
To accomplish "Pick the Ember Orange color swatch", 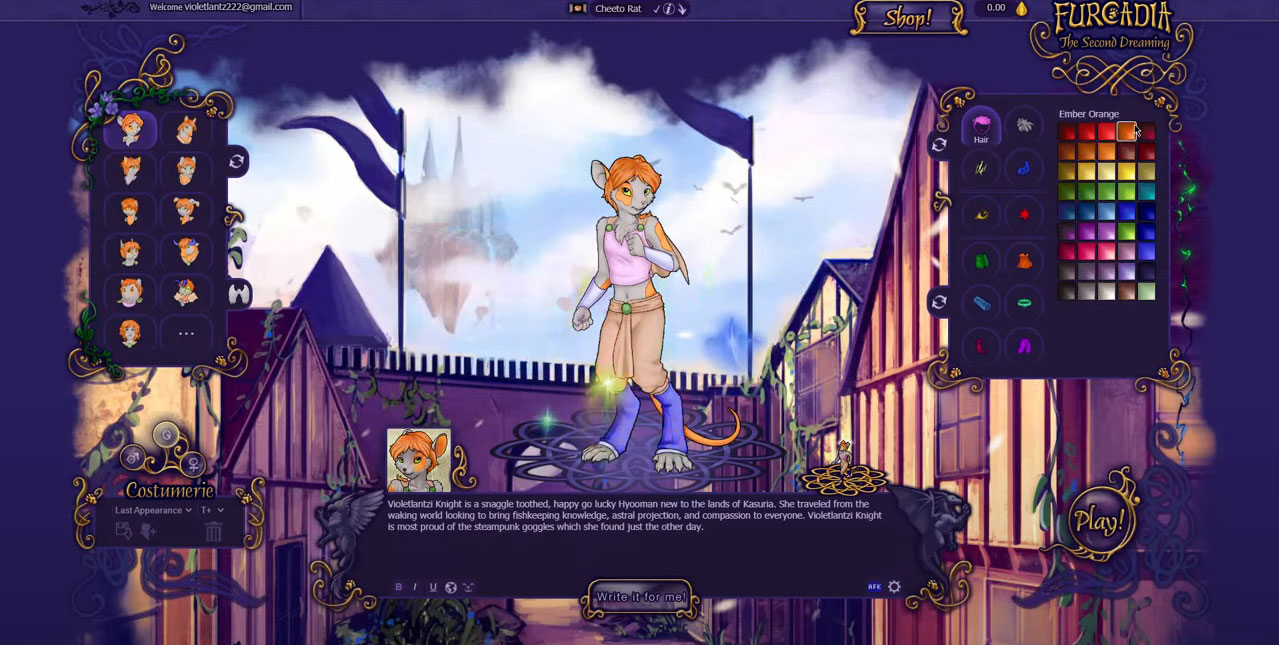I will click(1126, 132).
